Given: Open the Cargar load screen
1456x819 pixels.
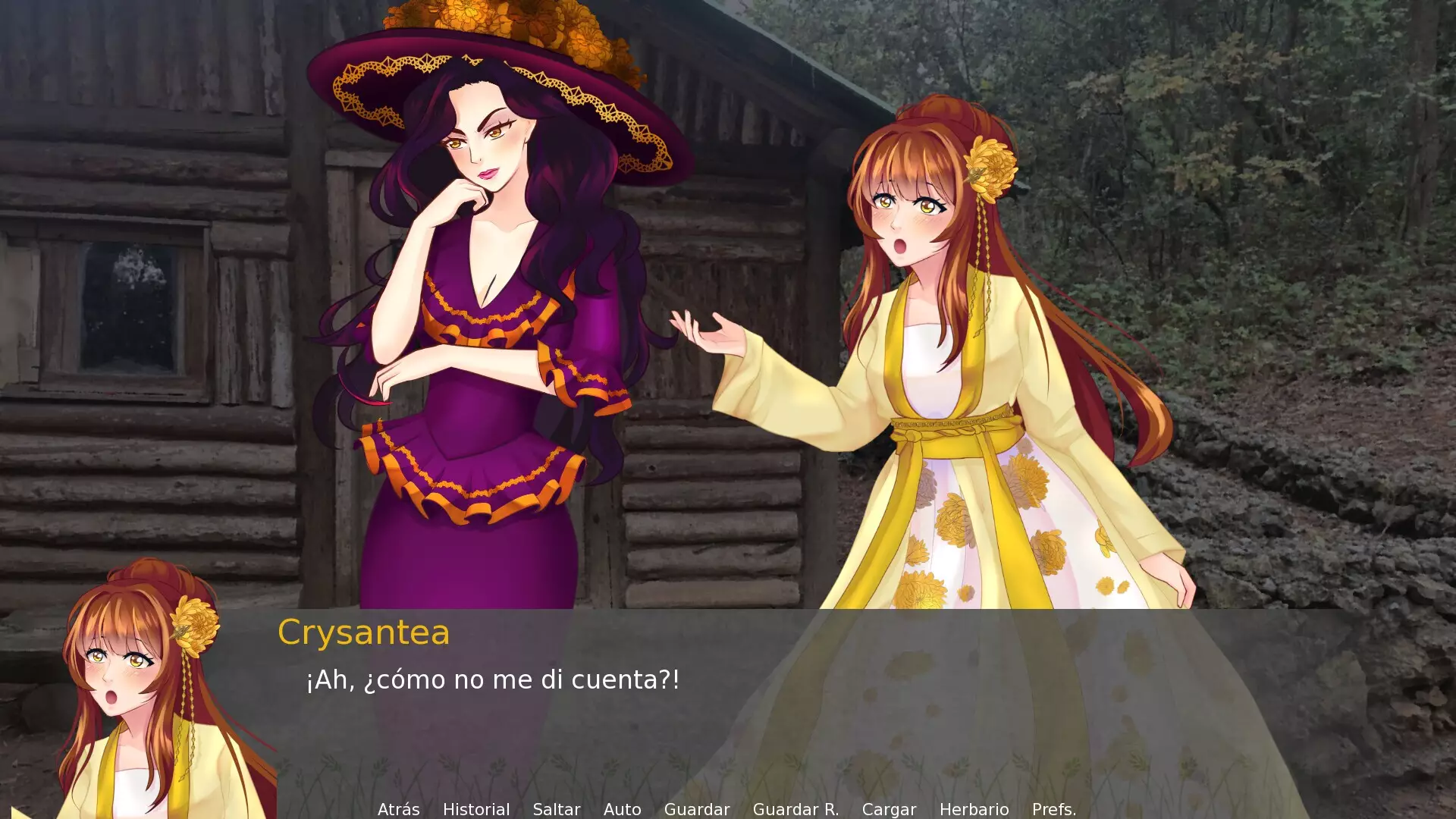Looking at the screenshot, I should pos(890,809).
